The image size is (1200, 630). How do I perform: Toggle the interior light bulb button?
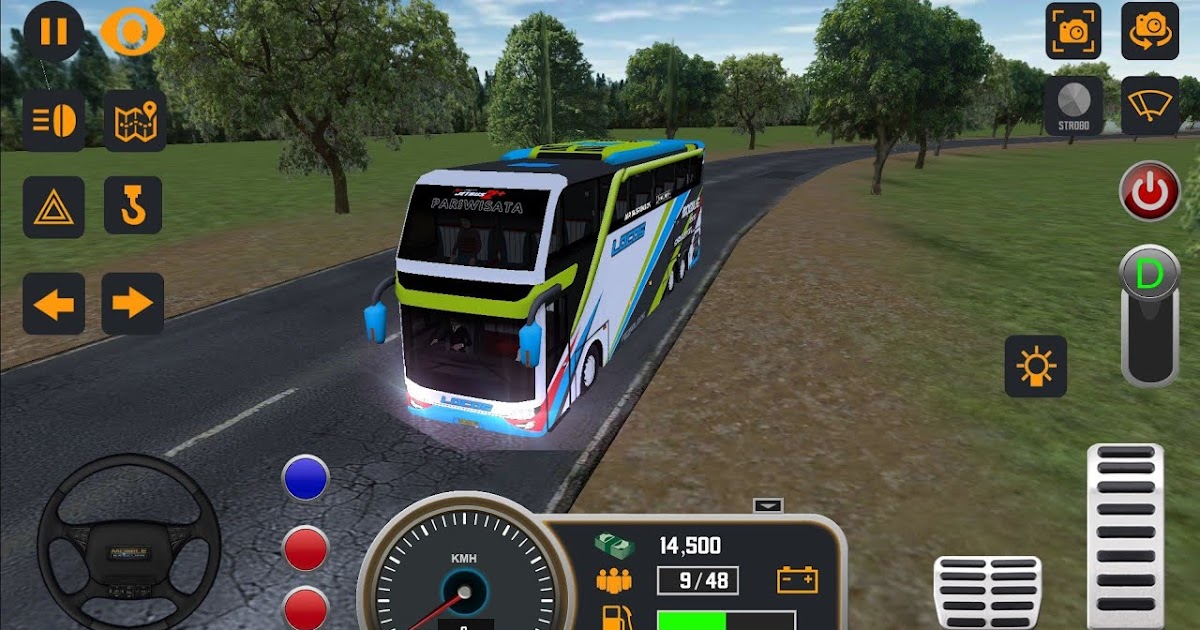tap(1035, 366)
